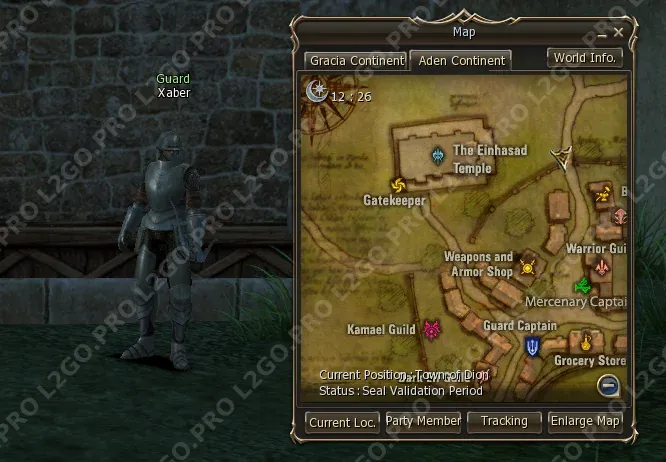The width and height of the screenshot is (666, 462).
Task: Select the Gatekeeper map marker
Action: [398, 184]
